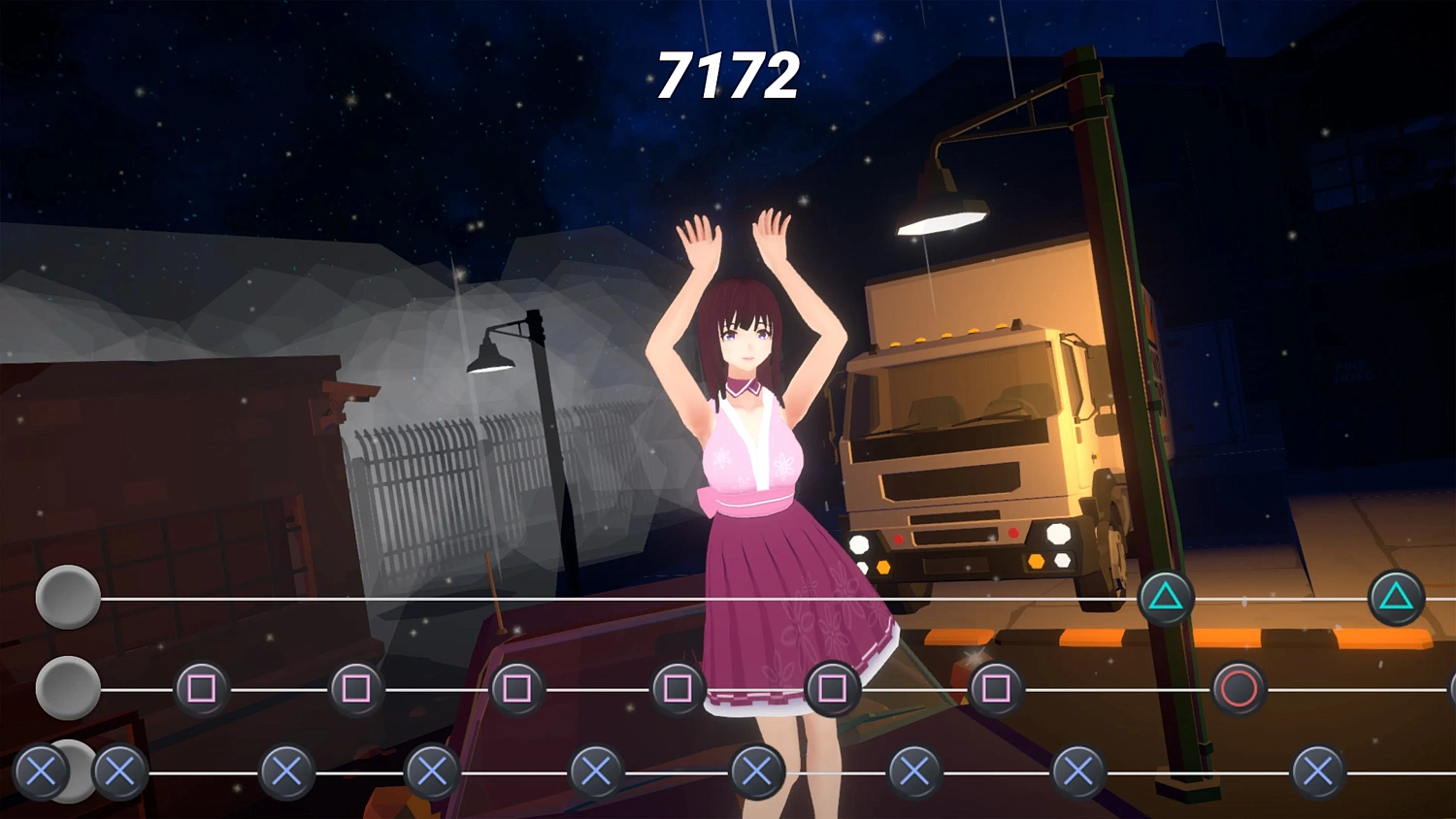Click the score counter showing 7172
This screenshot has height=819, width=1456.
(728, 75)
